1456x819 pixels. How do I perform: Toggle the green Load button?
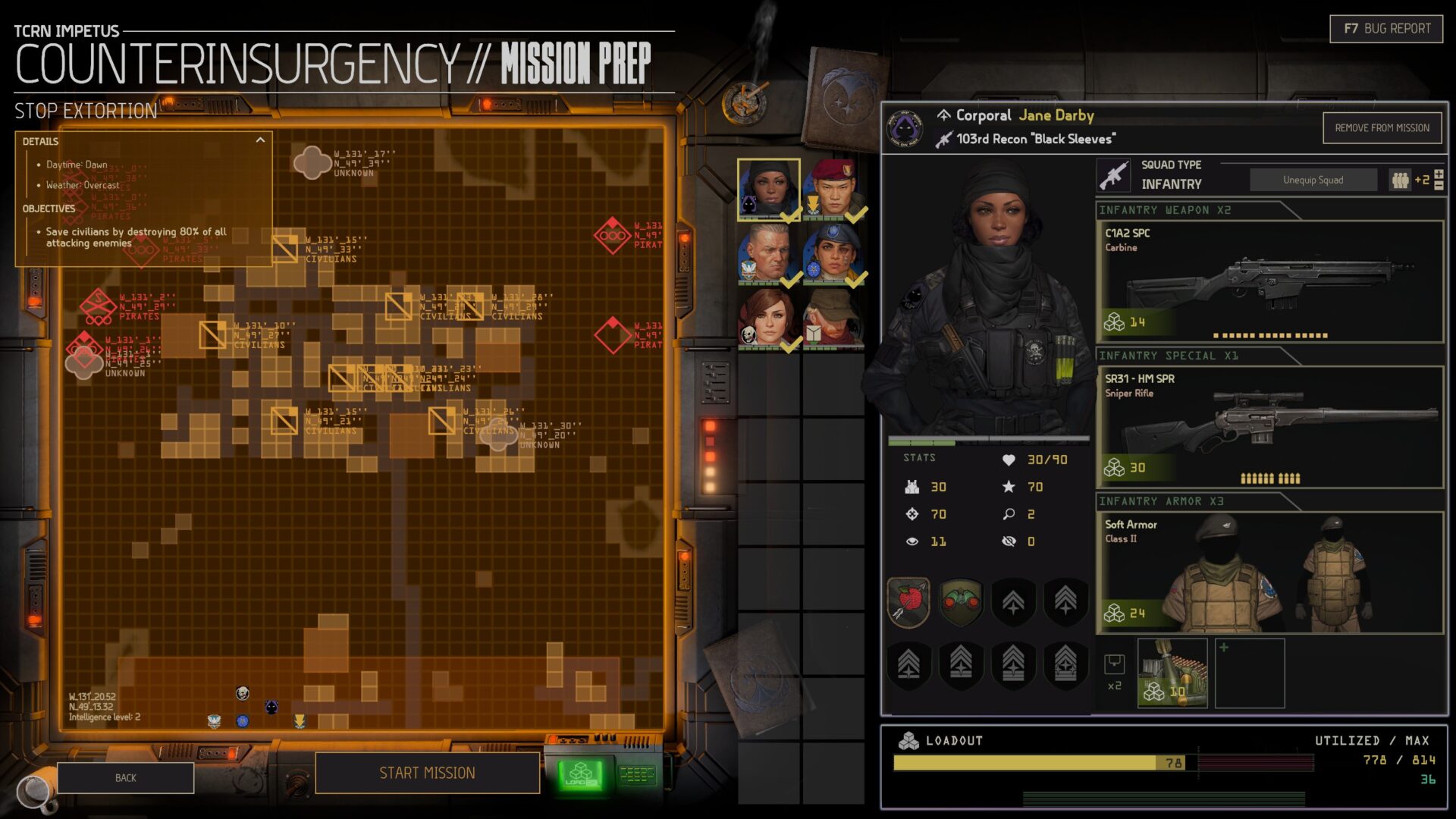[581, 775]
